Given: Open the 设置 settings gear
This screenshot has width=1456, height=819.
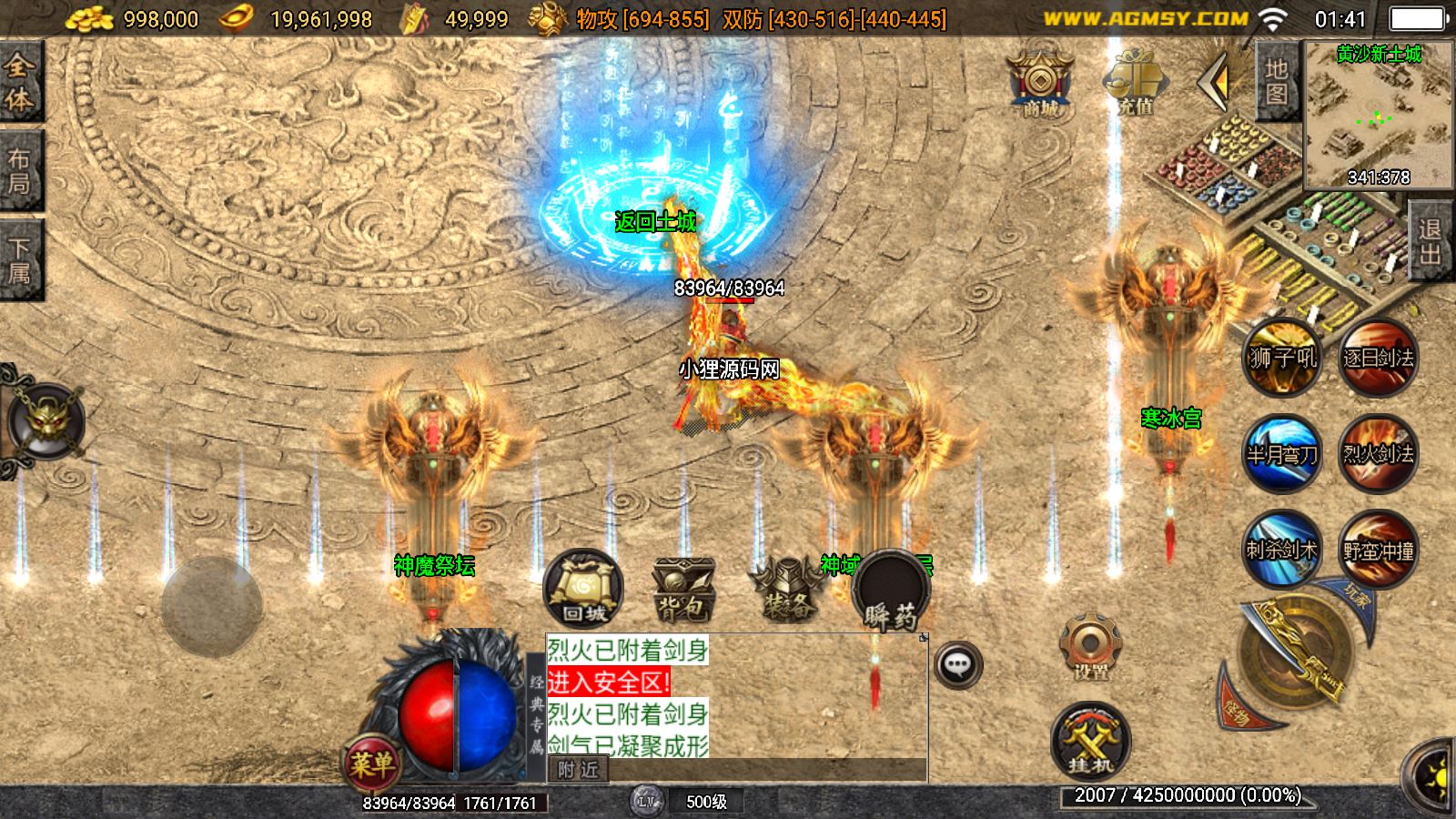Looking at the screenshot, I should click(1090, 648).
